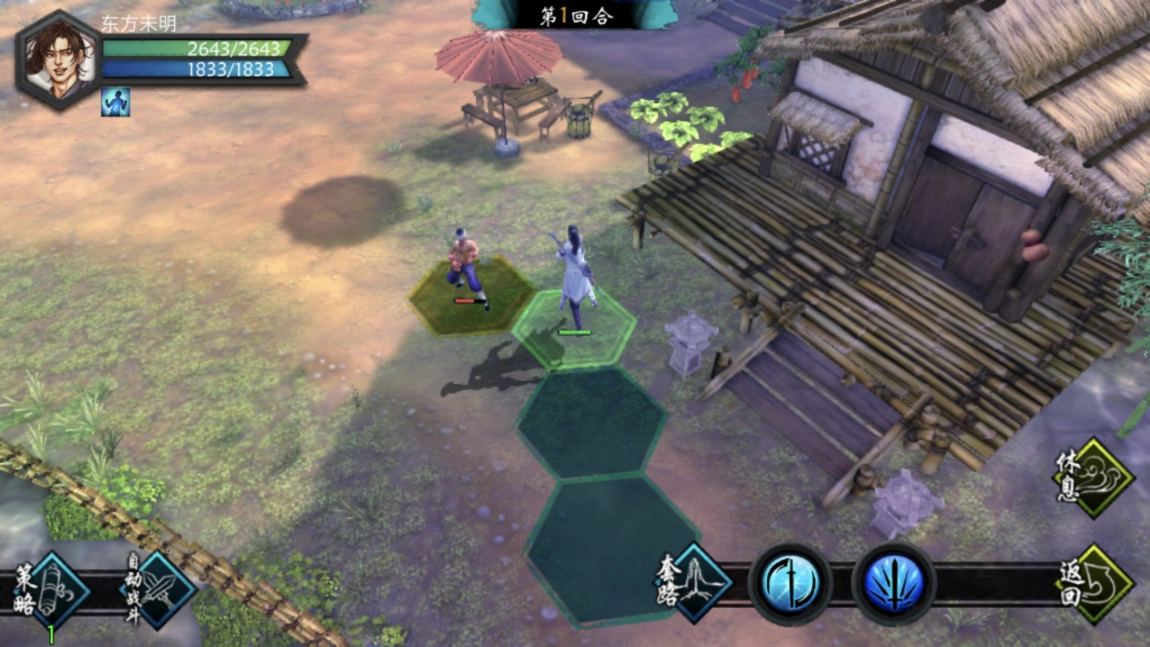The width and height of the screenshot is (1150, 647).
Task: Select 东方未明's hexagonal portrait
Action: pyautogui.click(x=58, y=59)
